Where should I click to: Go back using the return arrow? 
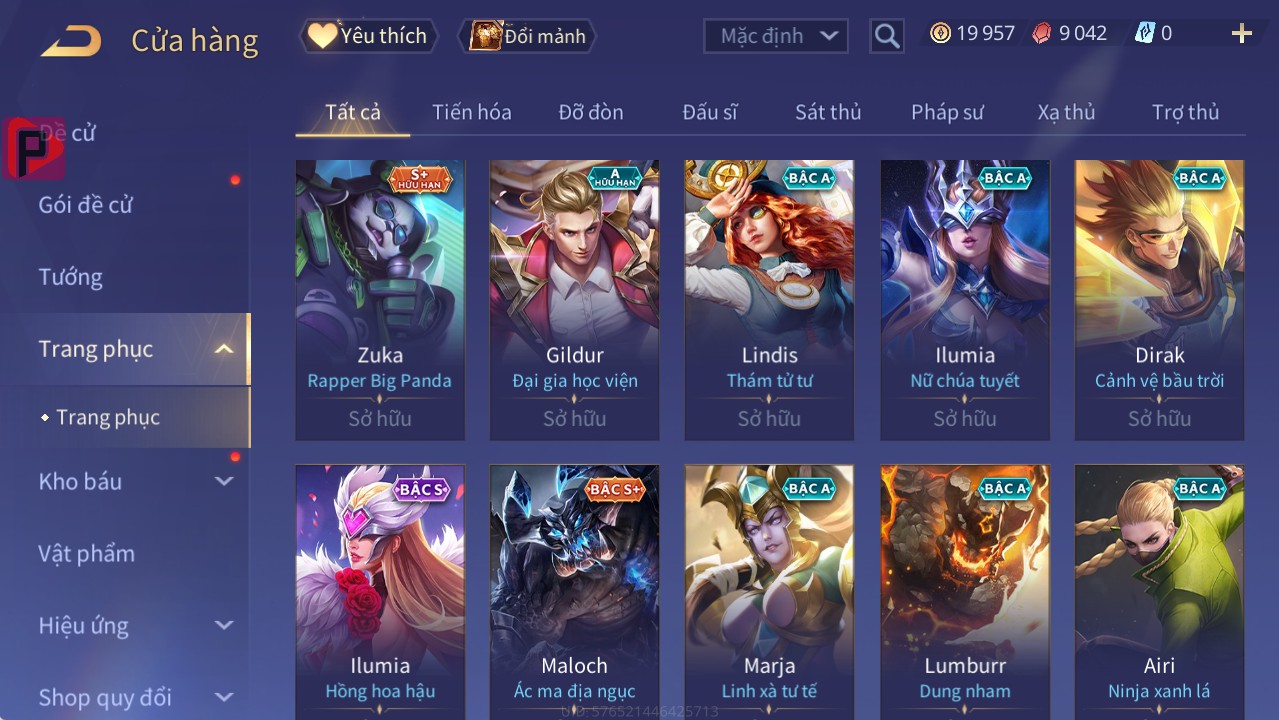coord(71,41)
